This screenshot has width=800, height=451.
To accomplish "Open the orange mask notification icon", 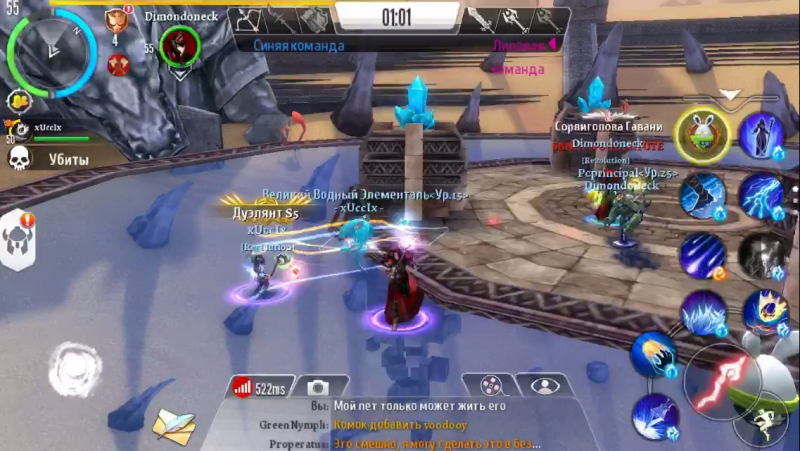I will click(x=117, y=19).
